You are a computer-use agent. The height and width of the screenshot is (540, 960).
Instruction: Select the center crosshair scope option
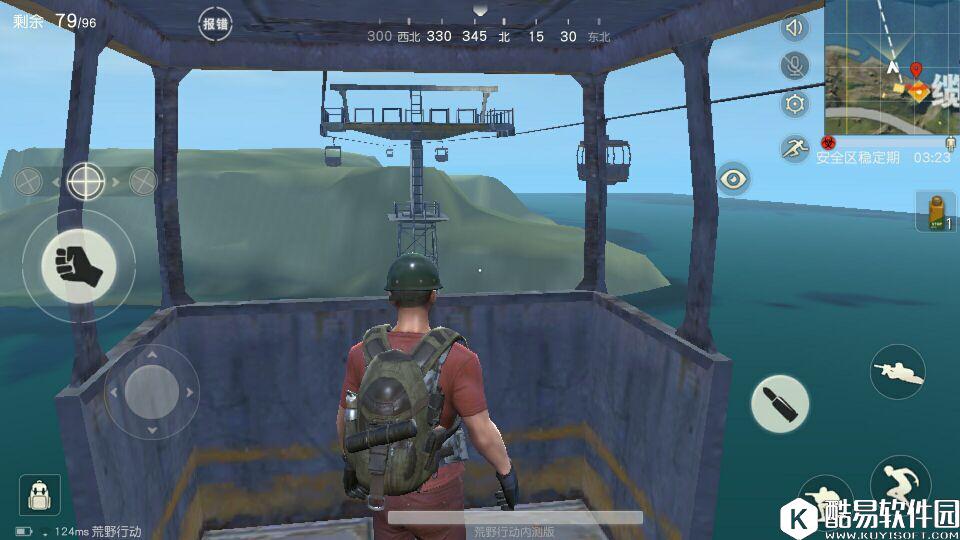pyautogui.click(x=86, y=181)
